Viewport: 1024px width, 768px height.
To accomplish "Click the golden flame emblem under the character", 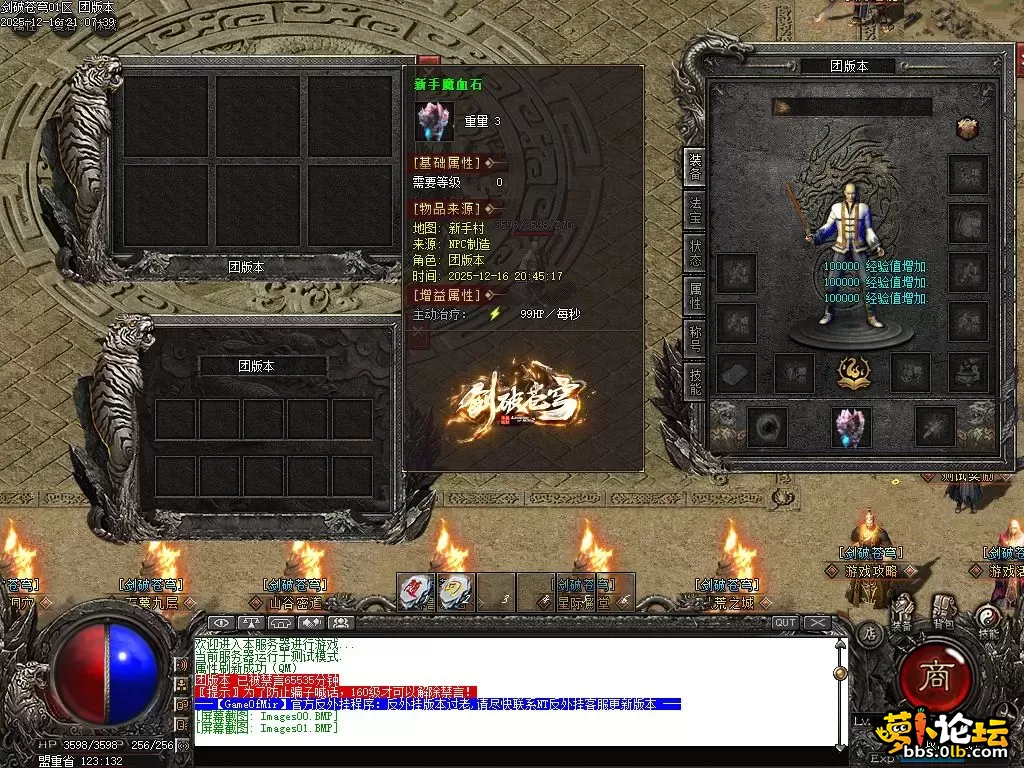I will [x=852, y=372].
